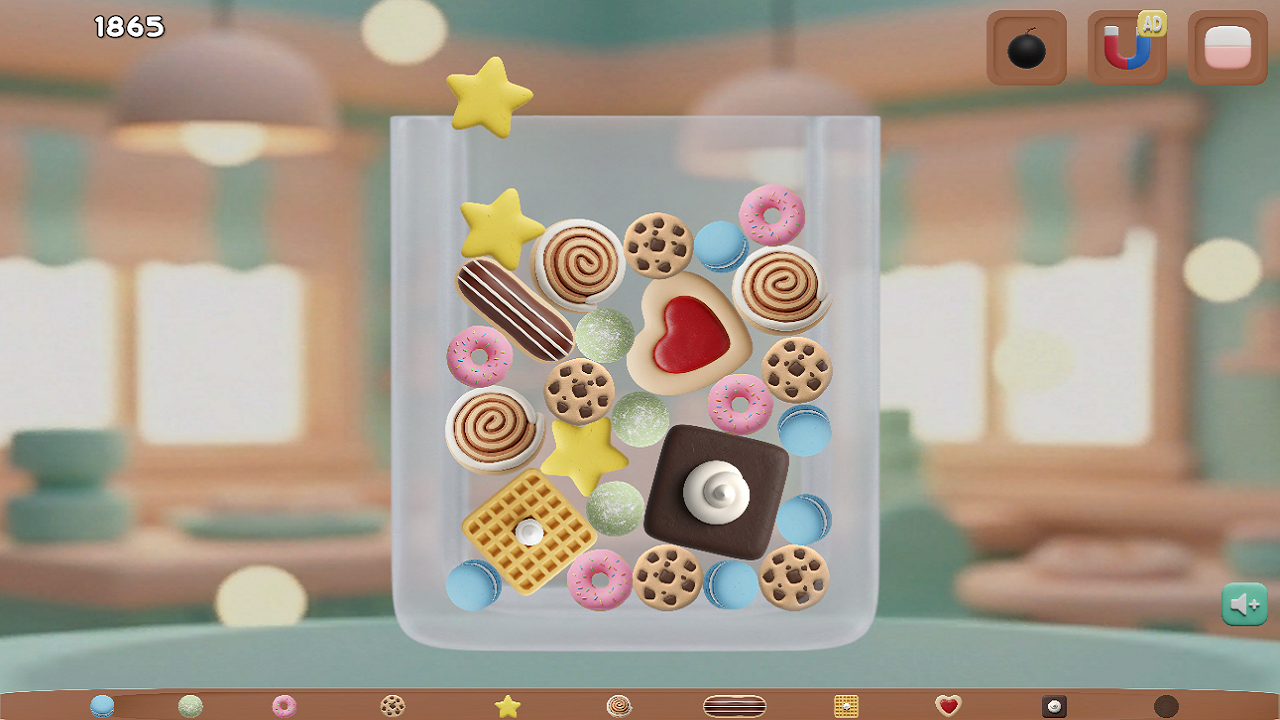Screen dimensions: 1280x720
Task: Activate the bomb power-up
Action: [1026, 46]
